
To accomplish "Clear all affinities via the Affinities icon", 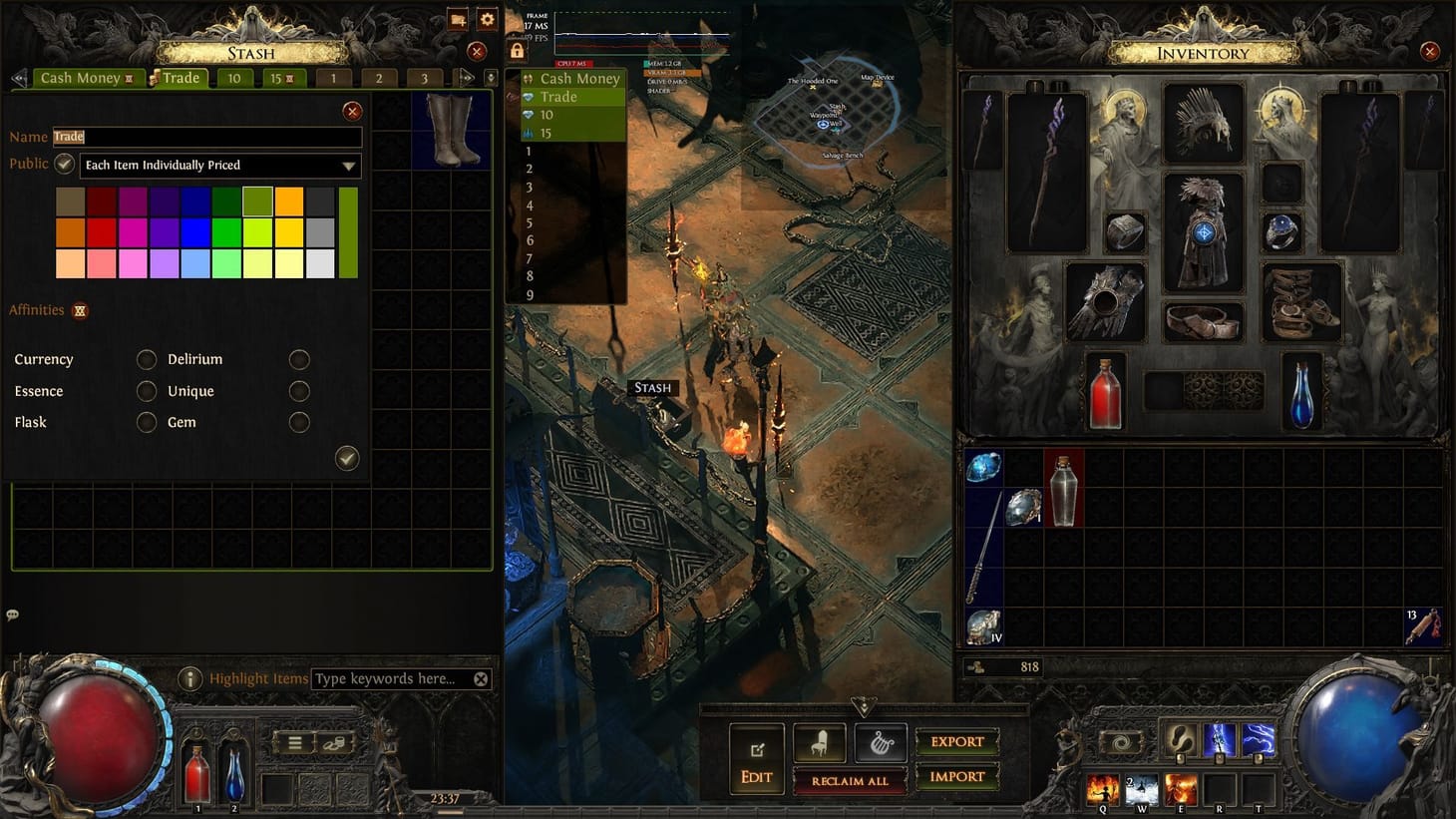I will tap(78, 310).
